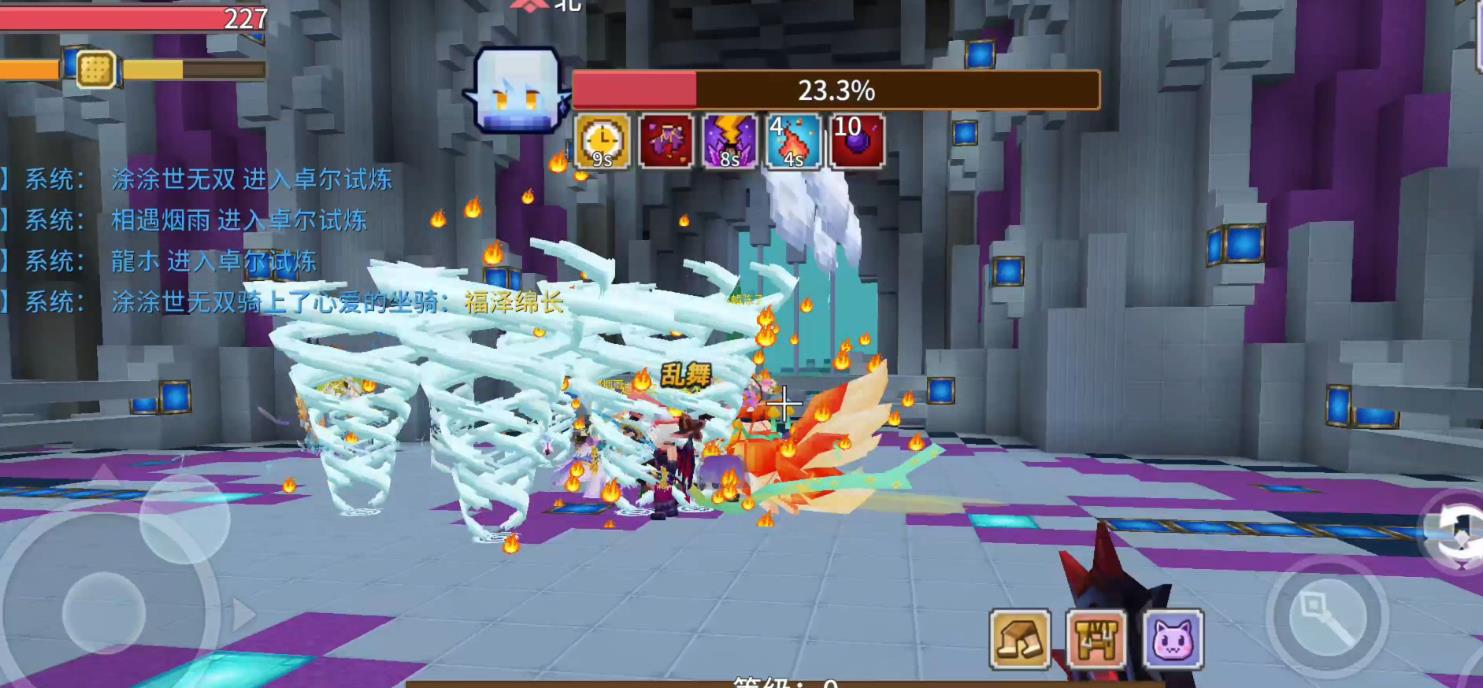
Task: Open the system chat message log
Action: (x=200, y=240)
